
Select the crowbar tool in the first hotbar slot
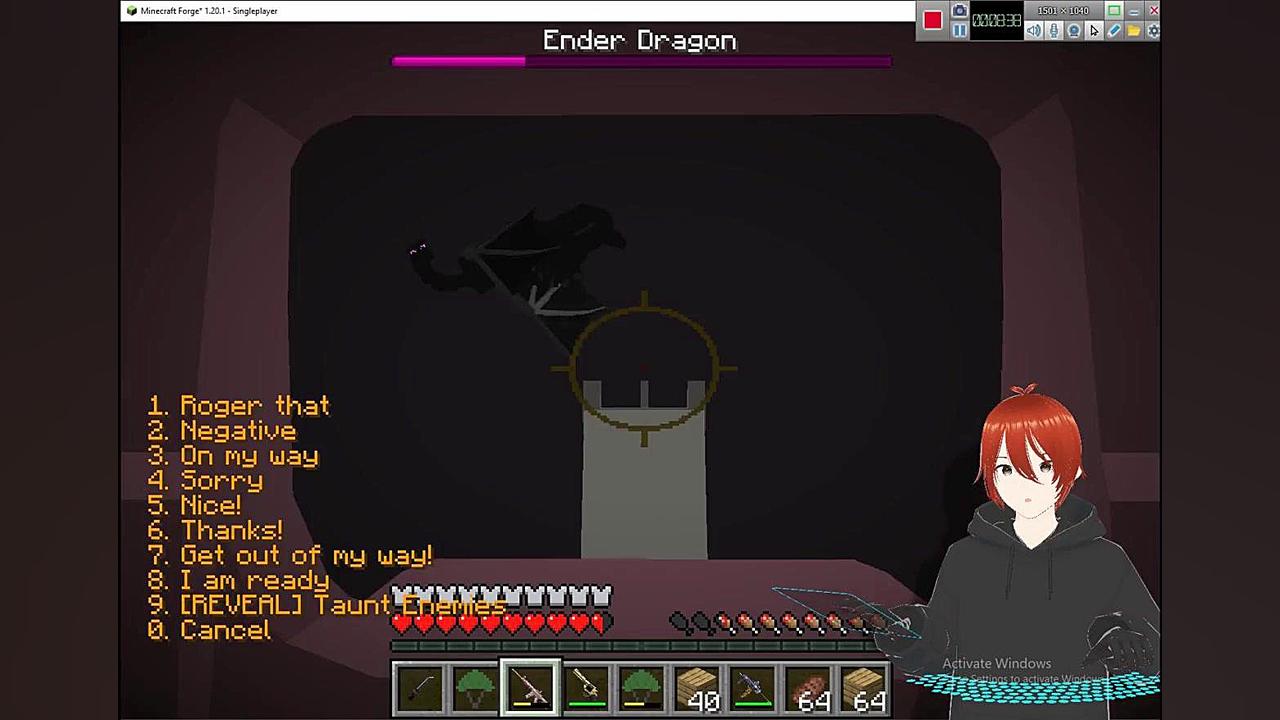[x=419, y=689]
